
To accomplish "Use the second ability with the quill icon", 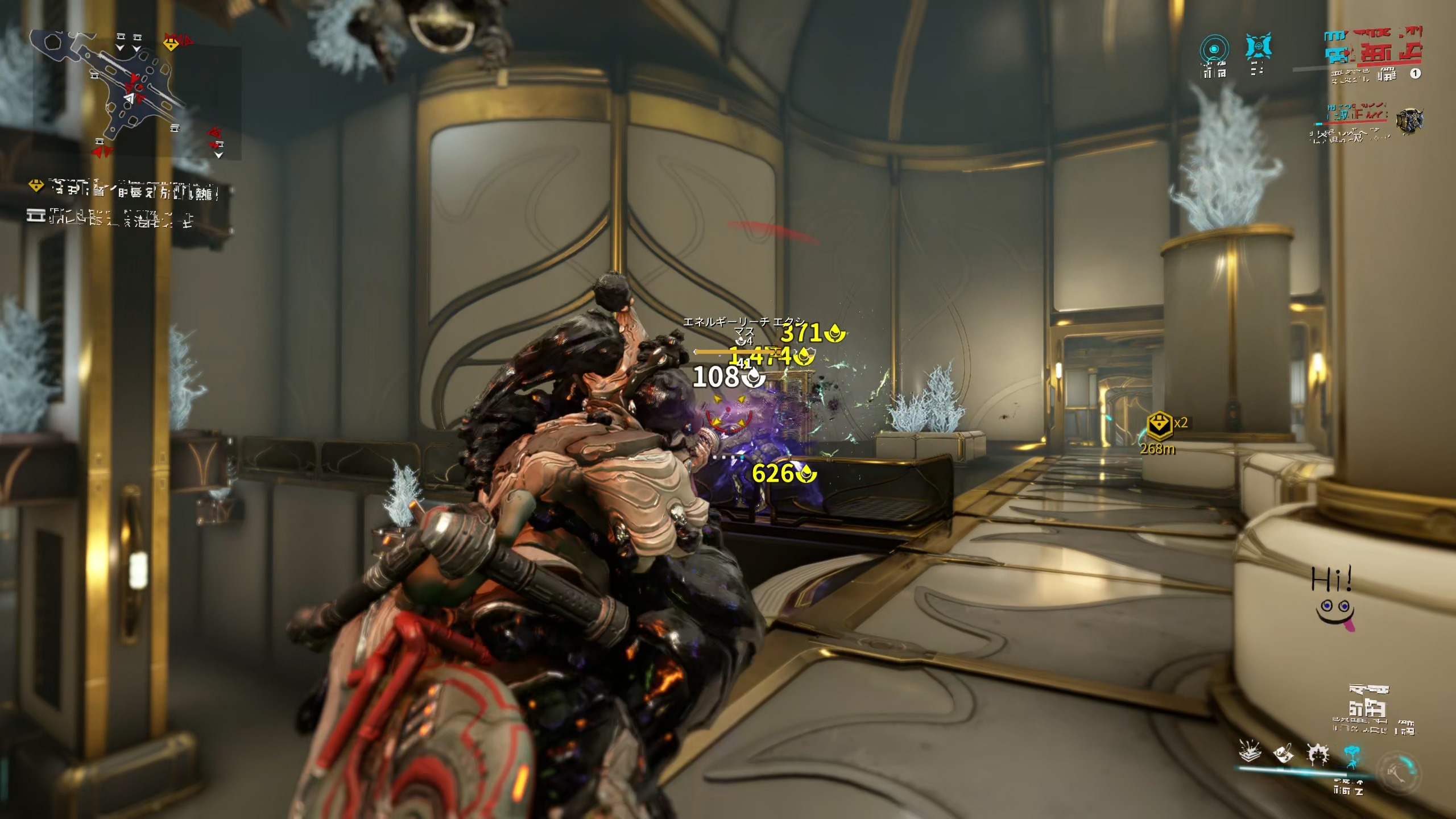I will pyautogui.click(x=1284, y=754).
